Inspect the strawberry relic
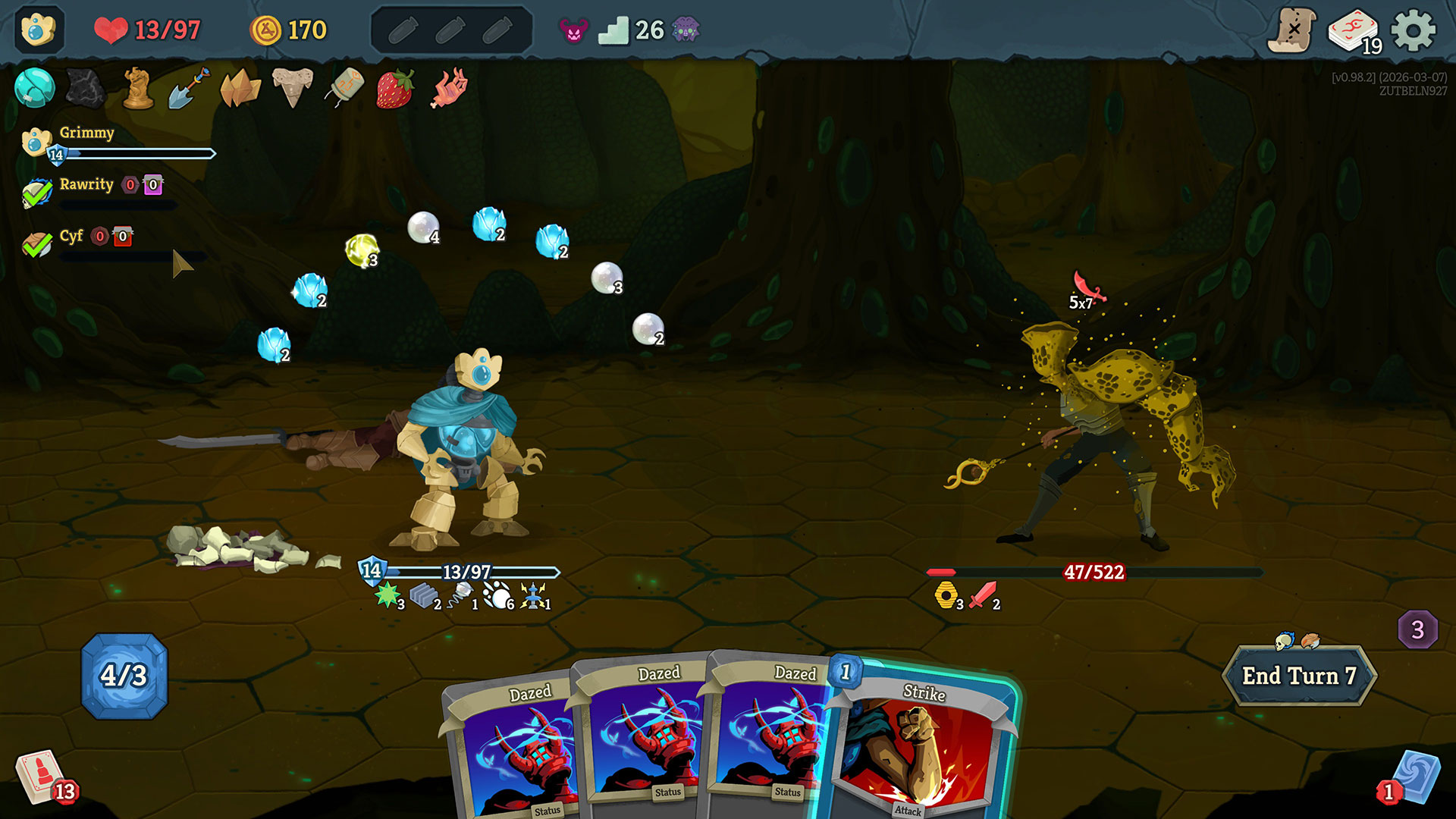This screenshot has height=819, width=1456. 395,88
